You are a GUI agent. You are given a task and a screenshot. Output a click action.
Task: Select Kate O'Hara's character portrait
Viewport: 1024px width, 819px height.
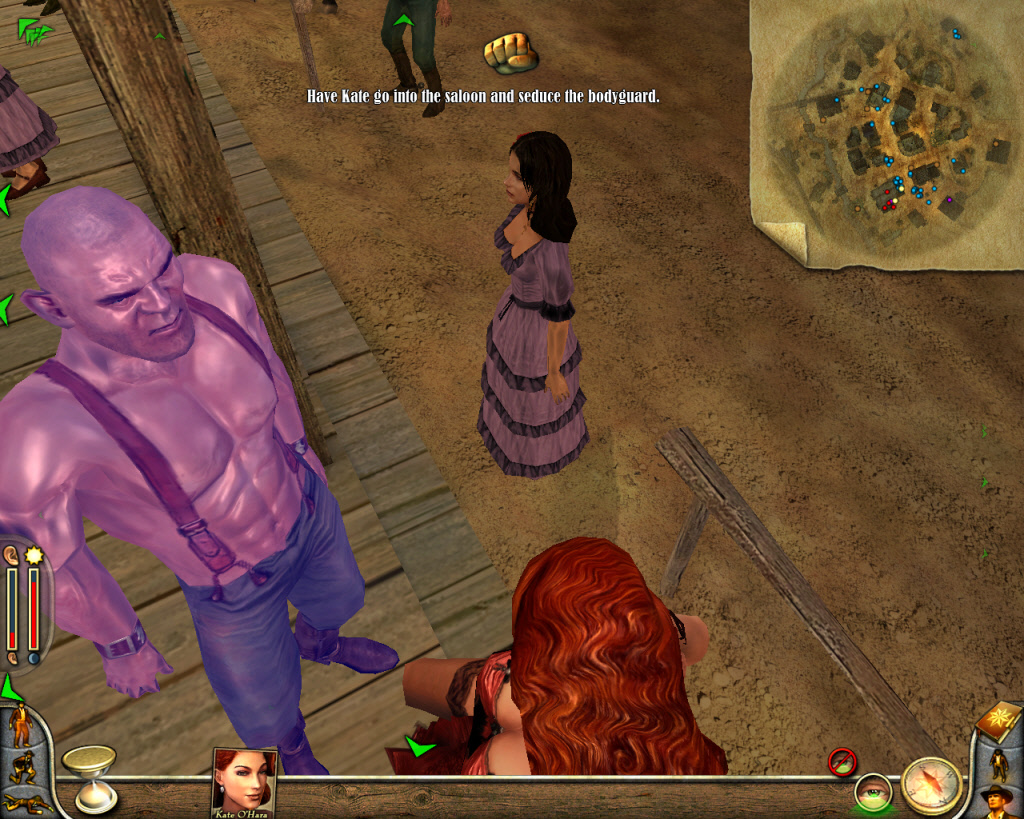point(244,780)
